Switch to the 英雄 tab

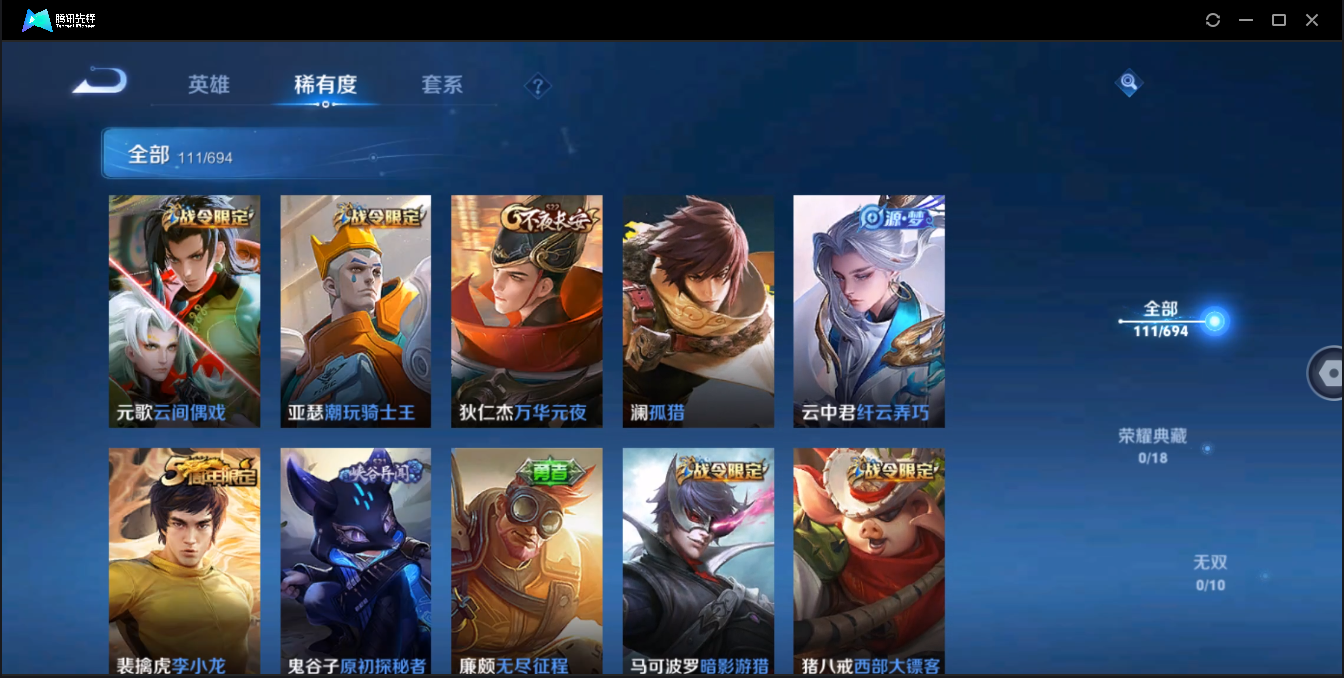[209, 85]
